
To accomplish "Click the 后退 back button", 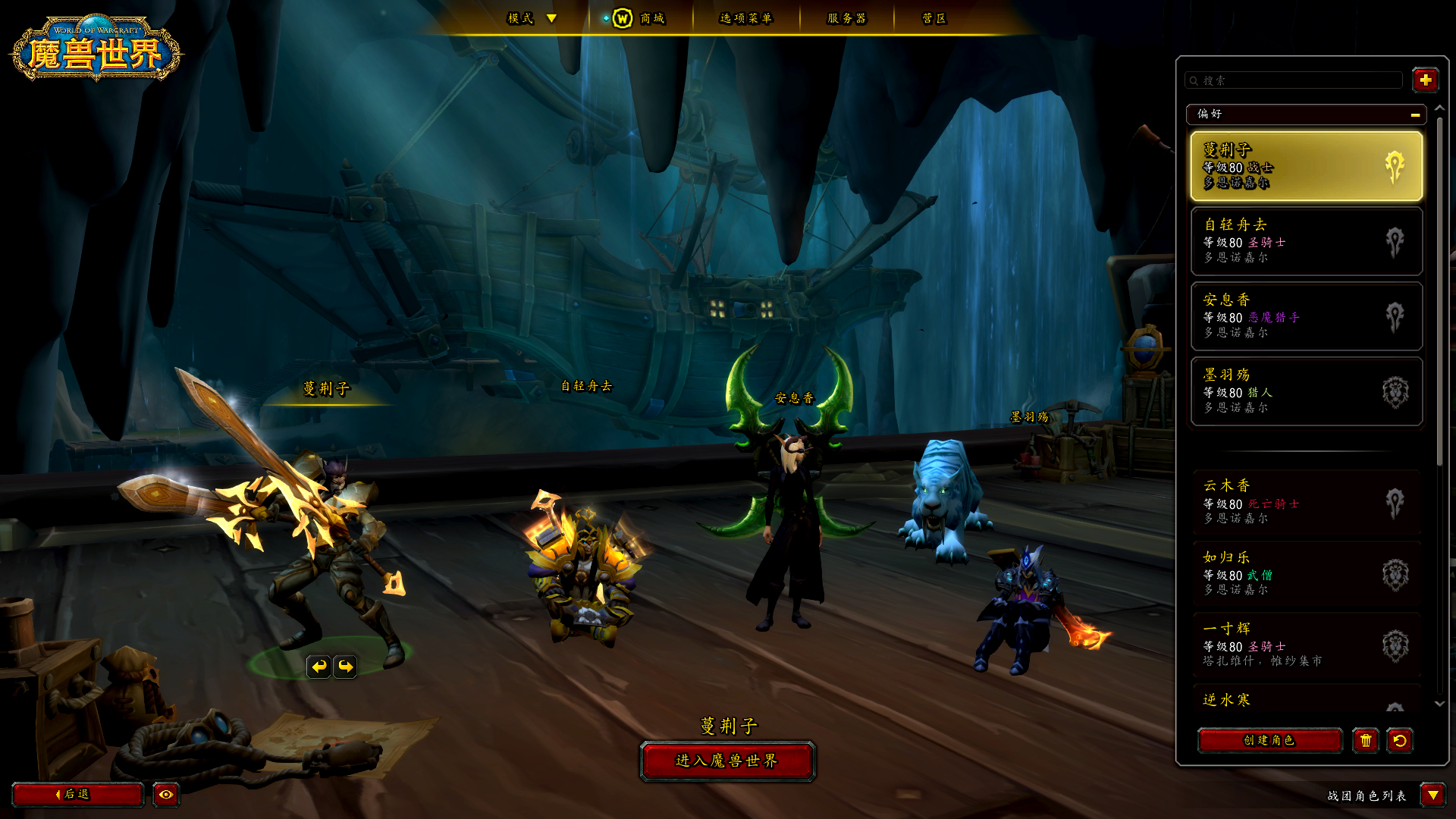I will pyautogui.click(x=77, y=794).
